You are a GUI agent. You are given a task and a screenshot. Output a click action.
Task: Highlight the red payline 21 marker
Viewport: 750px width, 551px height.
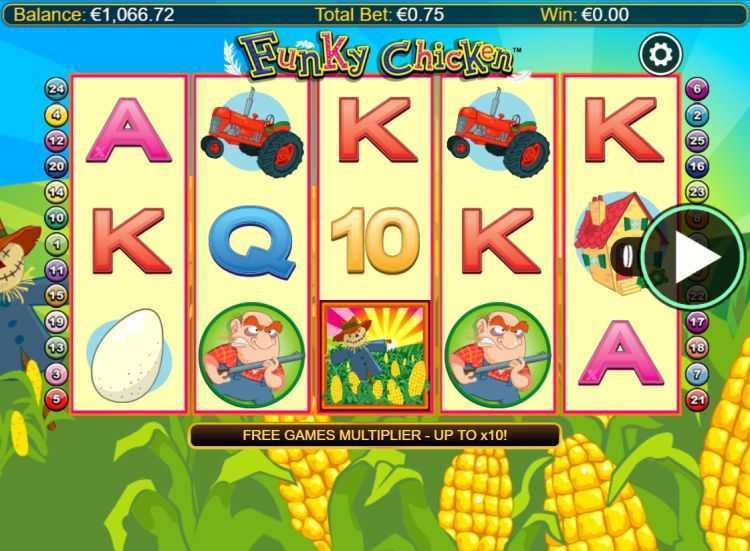(x=696, y=400)
